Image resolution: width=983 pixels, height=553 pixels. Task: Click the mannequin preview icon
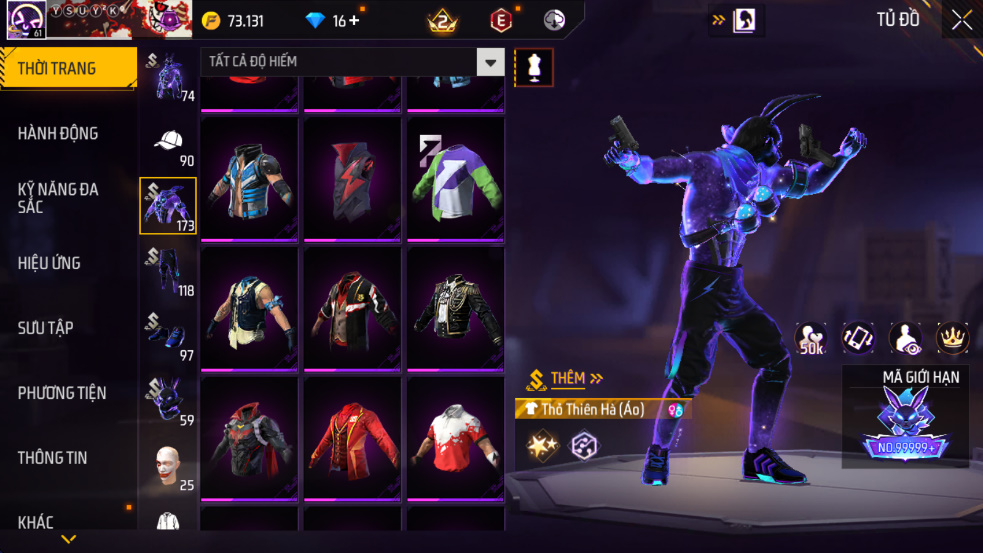click(533, 67)
